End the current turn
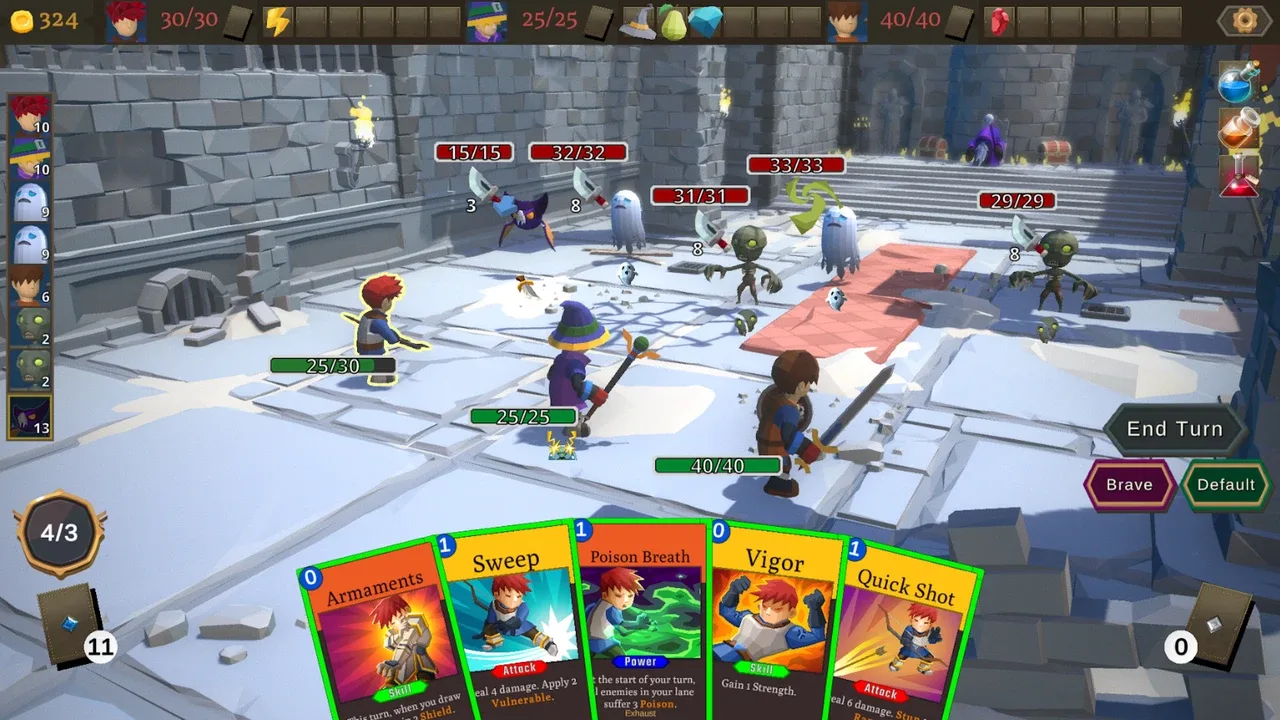Image resolution: width=1280 pixels, height=720 pixels. click(x=1174, y=429)
